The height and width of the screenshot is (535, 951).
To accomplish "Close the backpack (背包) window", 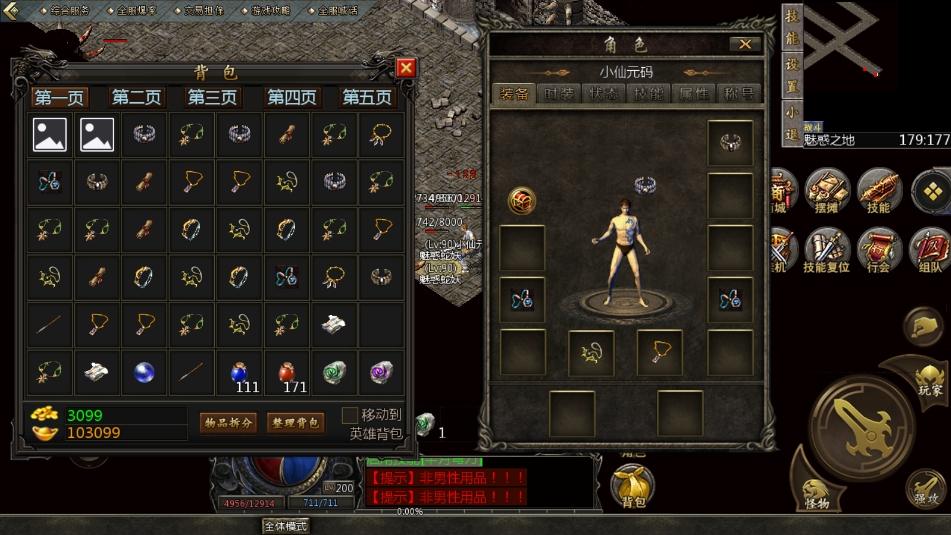I will (x=406, y=67).
